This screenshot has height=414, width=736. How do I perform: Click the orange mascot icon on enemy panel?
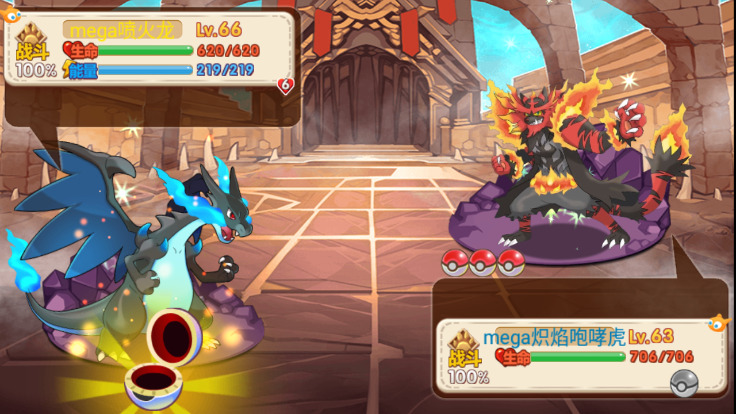click(717, 324)
